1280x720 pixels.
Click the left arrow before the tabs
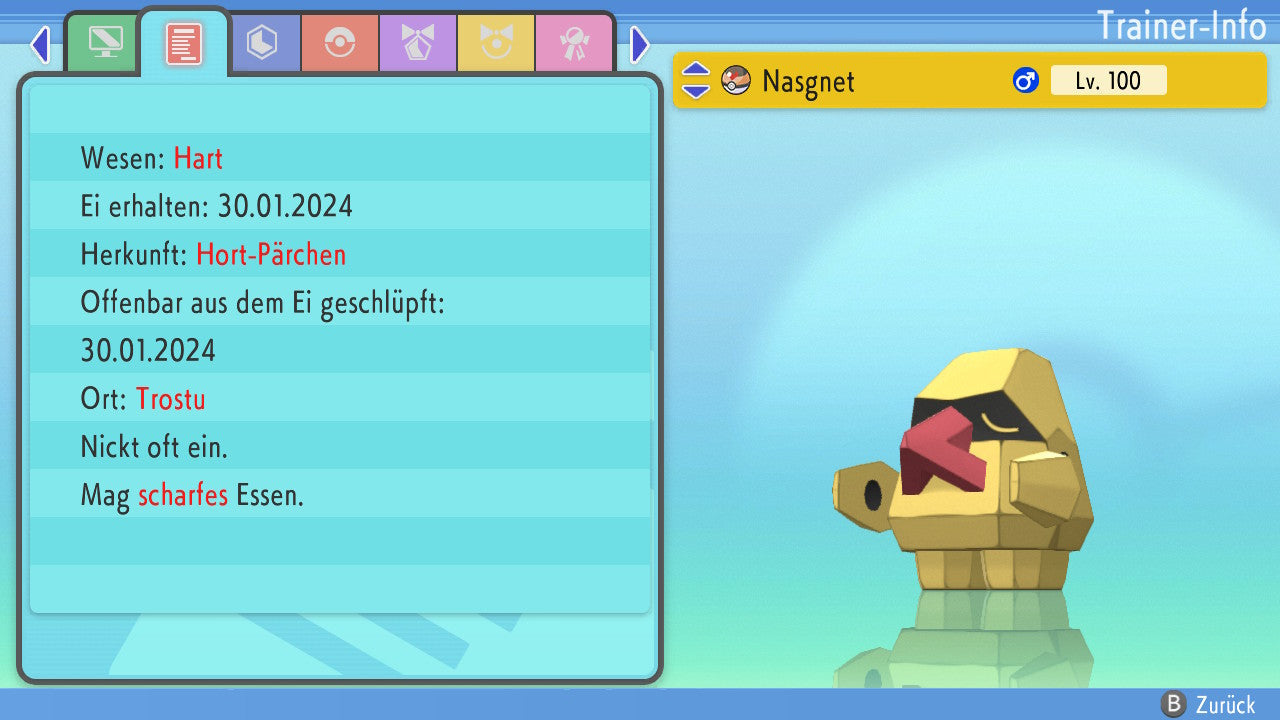coord(40,44)
